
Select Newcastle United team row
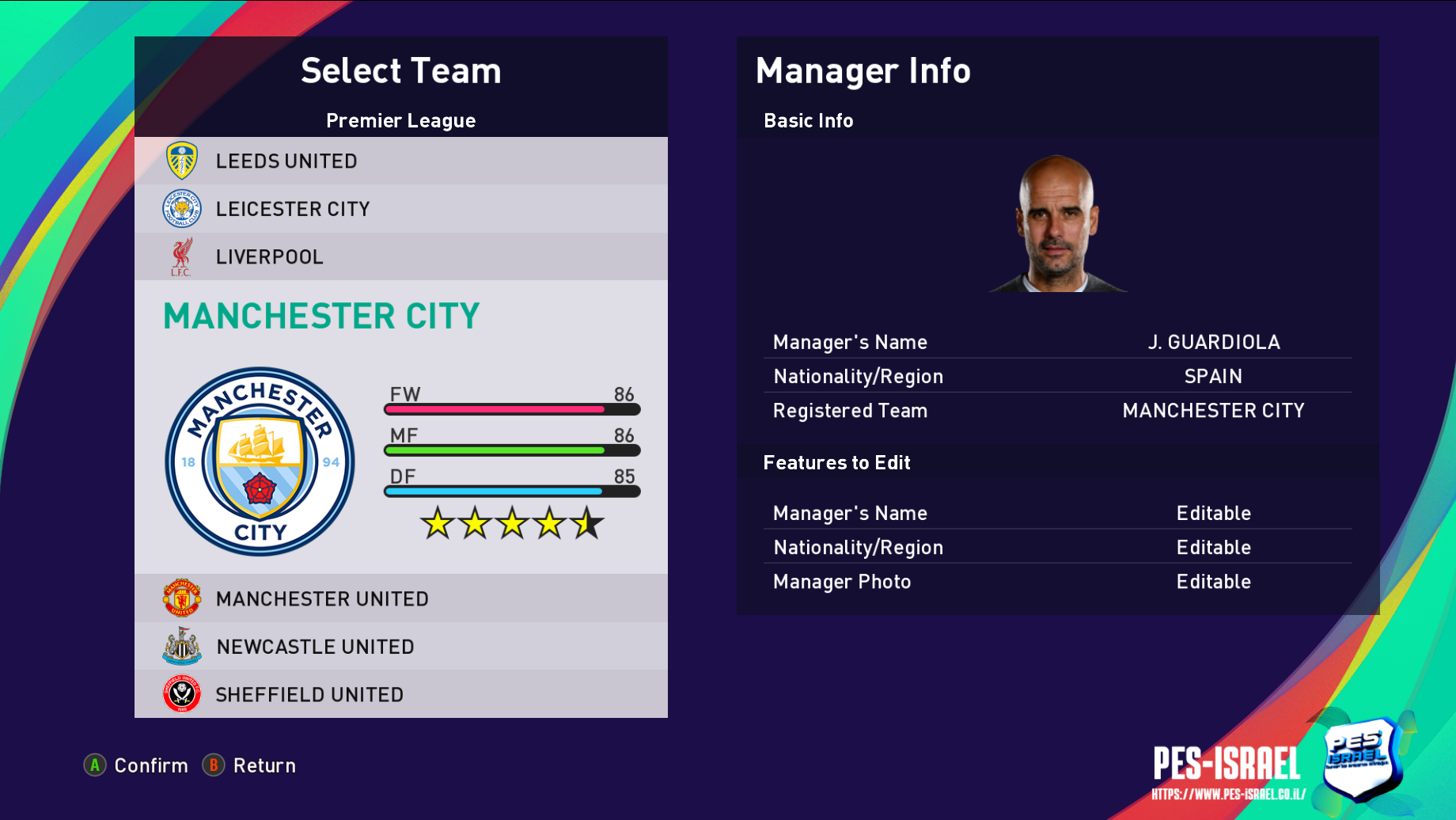pos(400,647)
